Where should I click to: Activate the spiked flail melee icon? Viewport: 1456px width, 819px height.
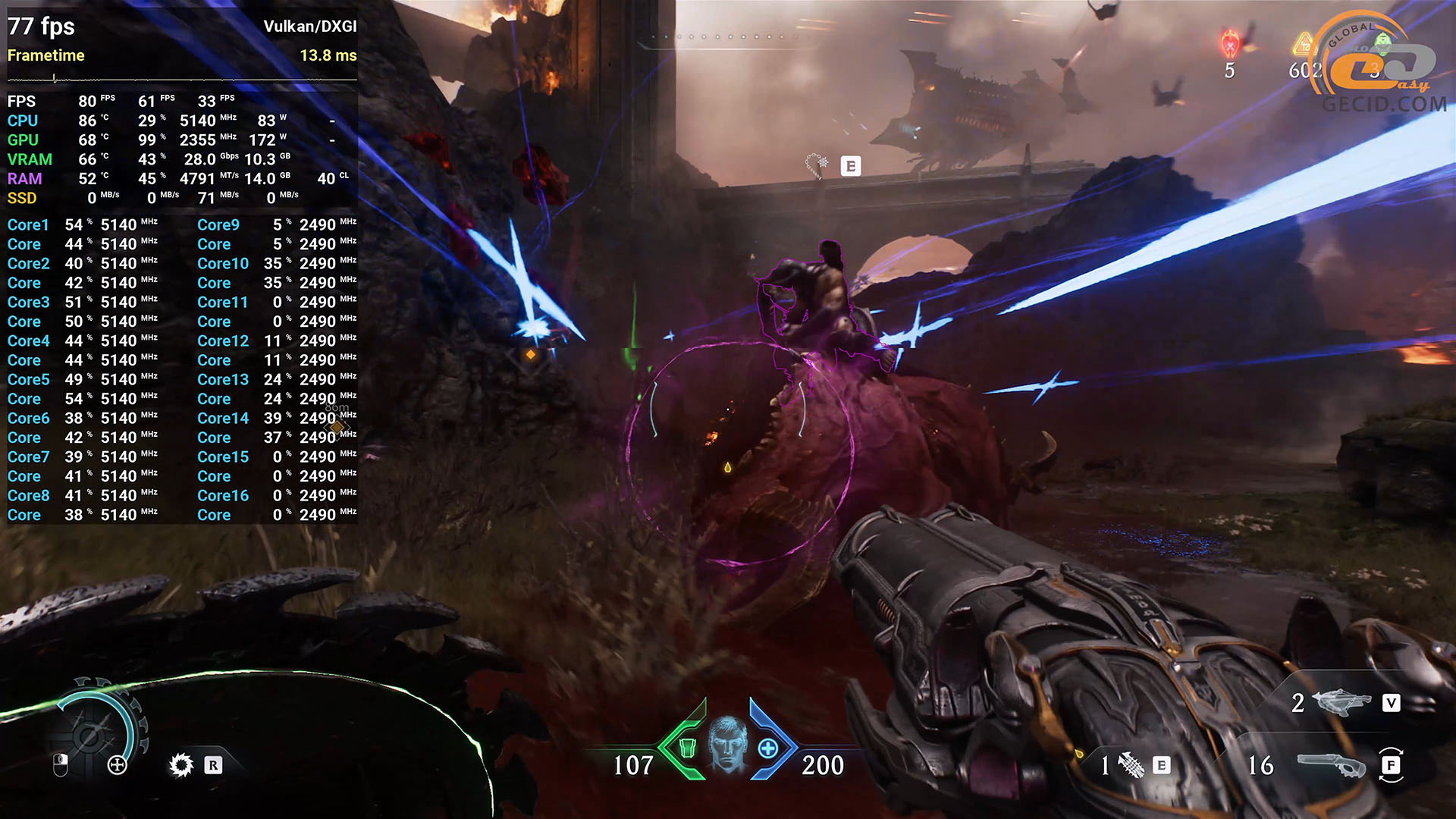[x=1131, y=765]
